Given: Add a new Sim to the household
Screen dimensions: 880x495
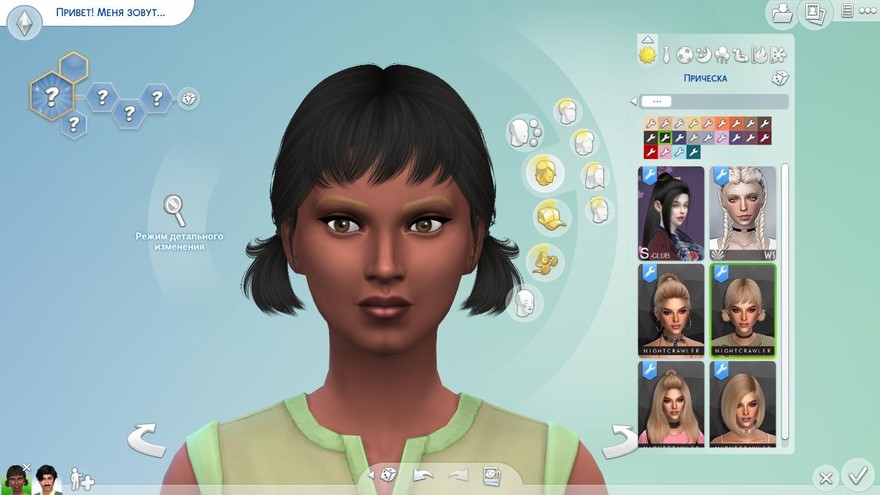Looking at the screenshot, I should tap(82, 480).
